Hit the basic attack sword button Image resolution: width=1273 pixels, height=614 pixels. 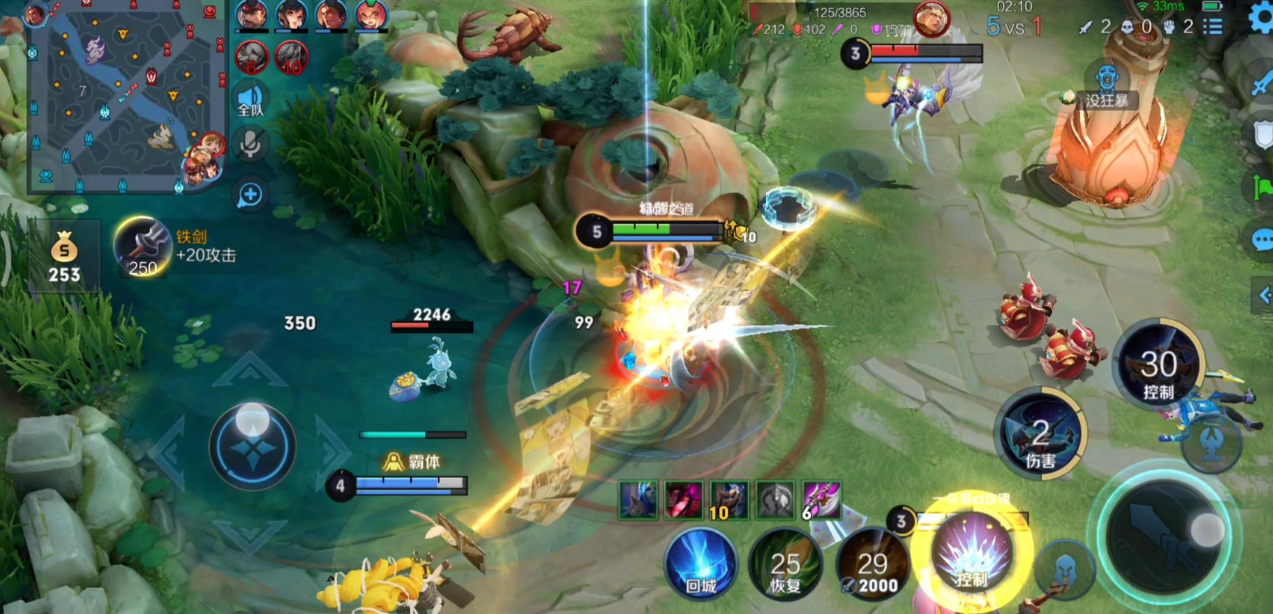pyautogui.click(x=1163, y=532)
